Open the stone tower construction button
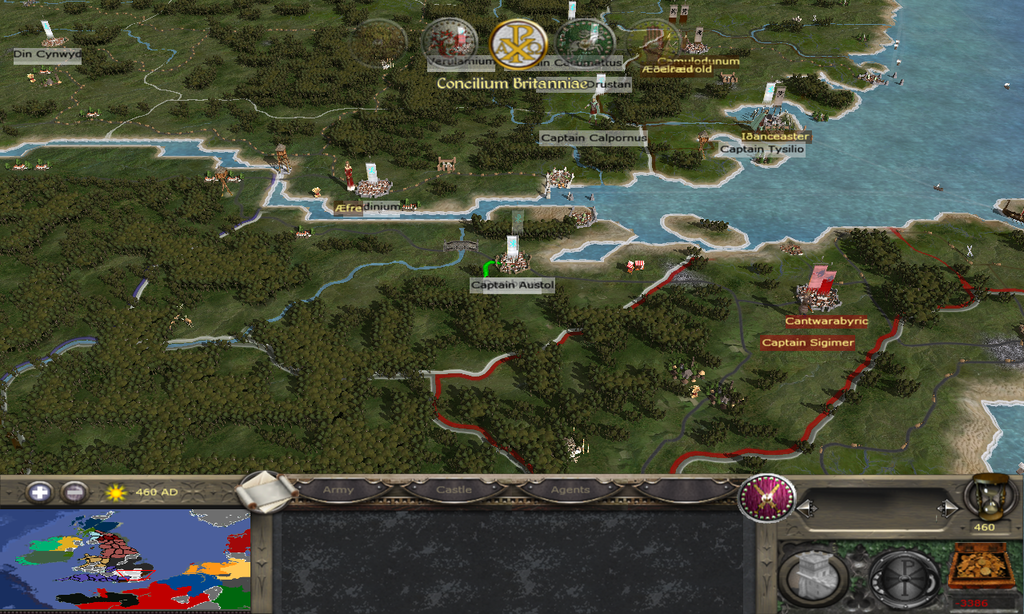This screenshot has width=1024, height=614. [814, 577]
